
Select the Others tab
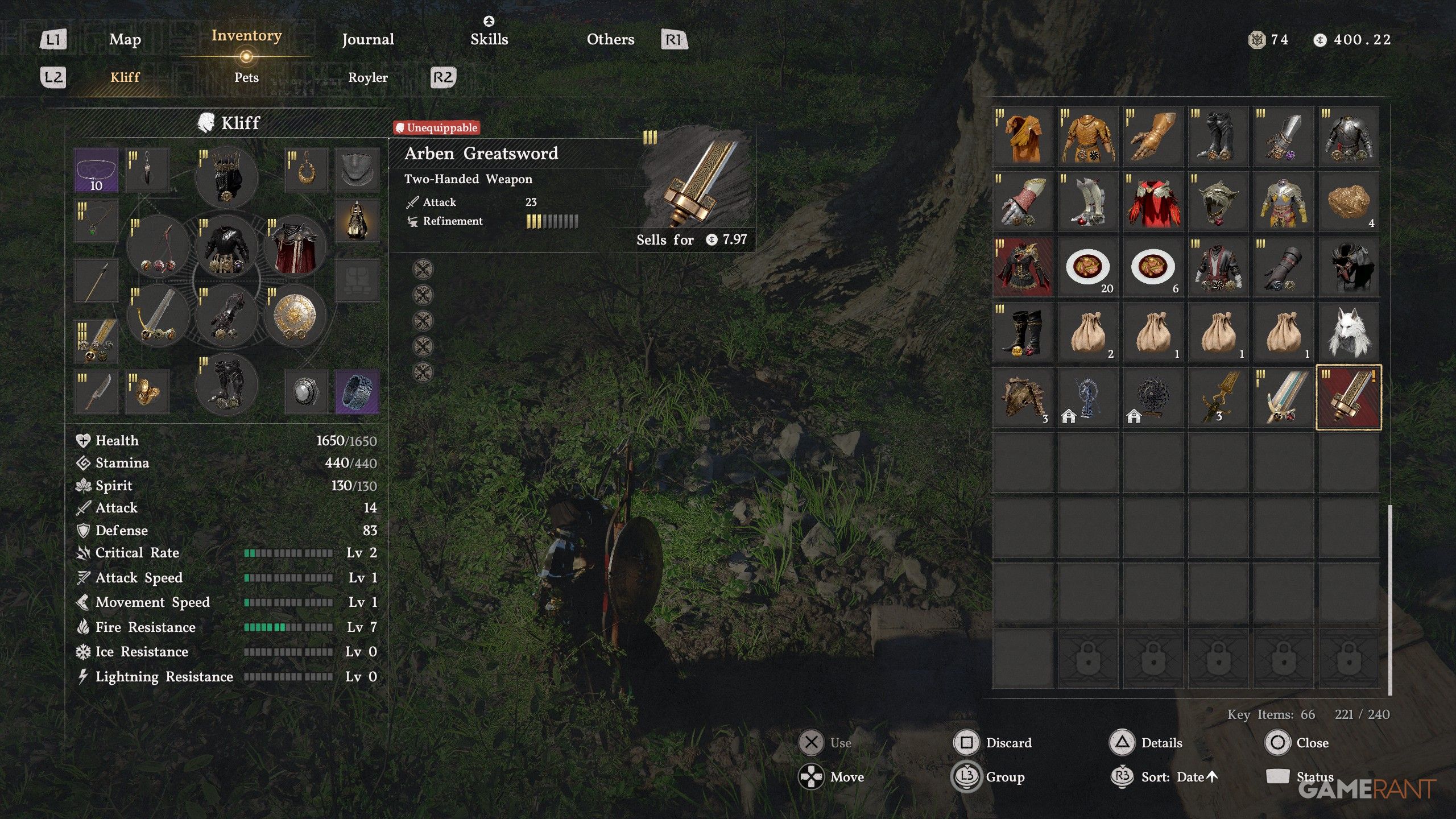610,39
